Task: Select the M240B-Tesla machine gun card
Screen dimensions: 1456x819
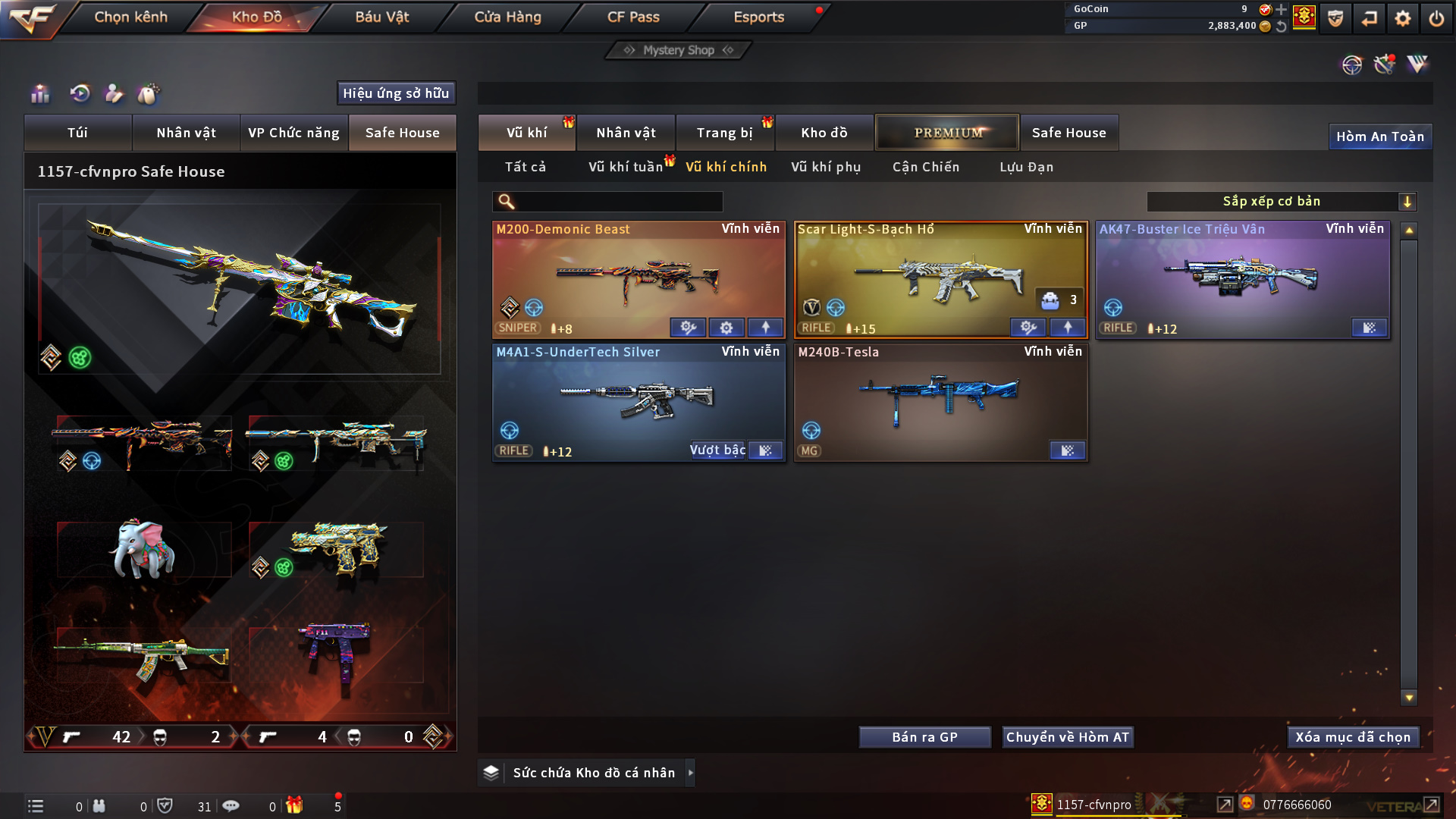Action: click(x=940, y=400)
